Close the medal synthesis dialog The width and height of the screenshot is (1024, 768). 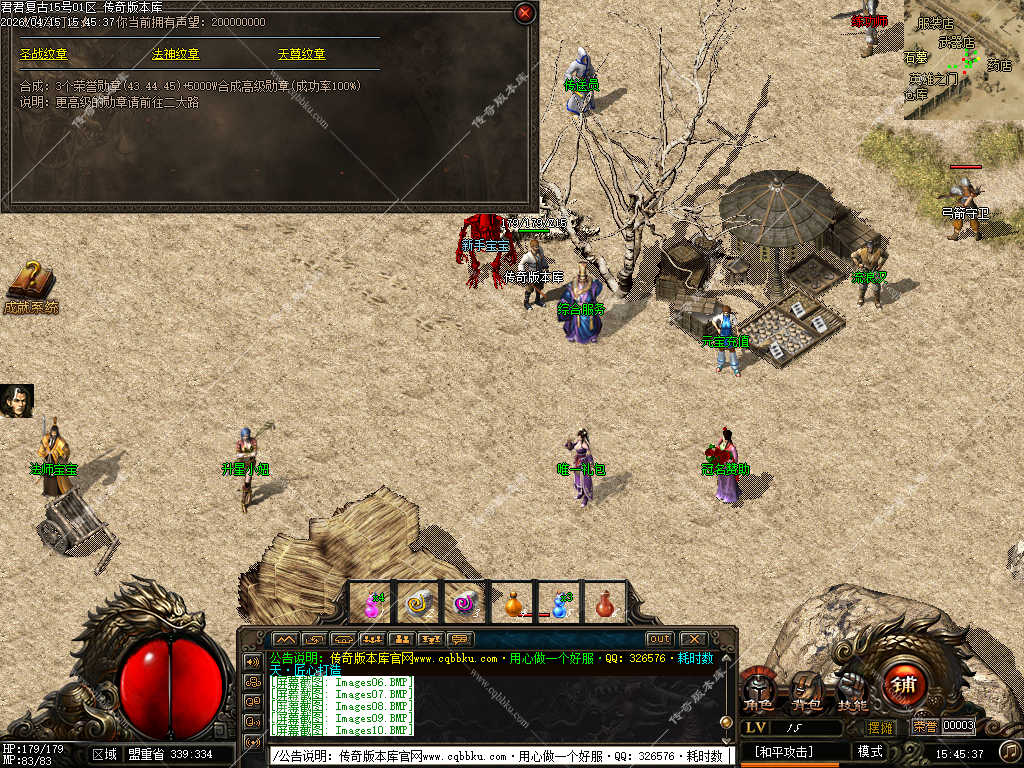pyautogui.click(x=524, y=13)
